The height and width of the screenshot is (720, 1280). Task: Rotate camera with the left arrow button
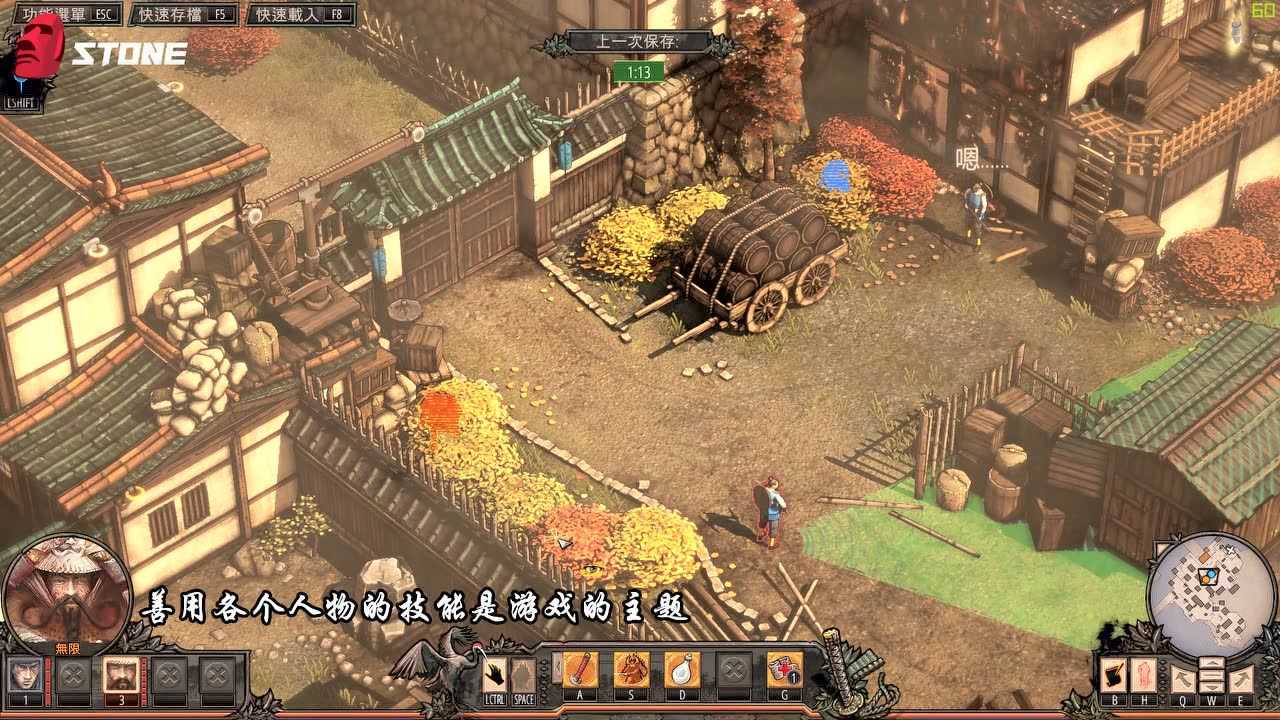click(1183, 678)
